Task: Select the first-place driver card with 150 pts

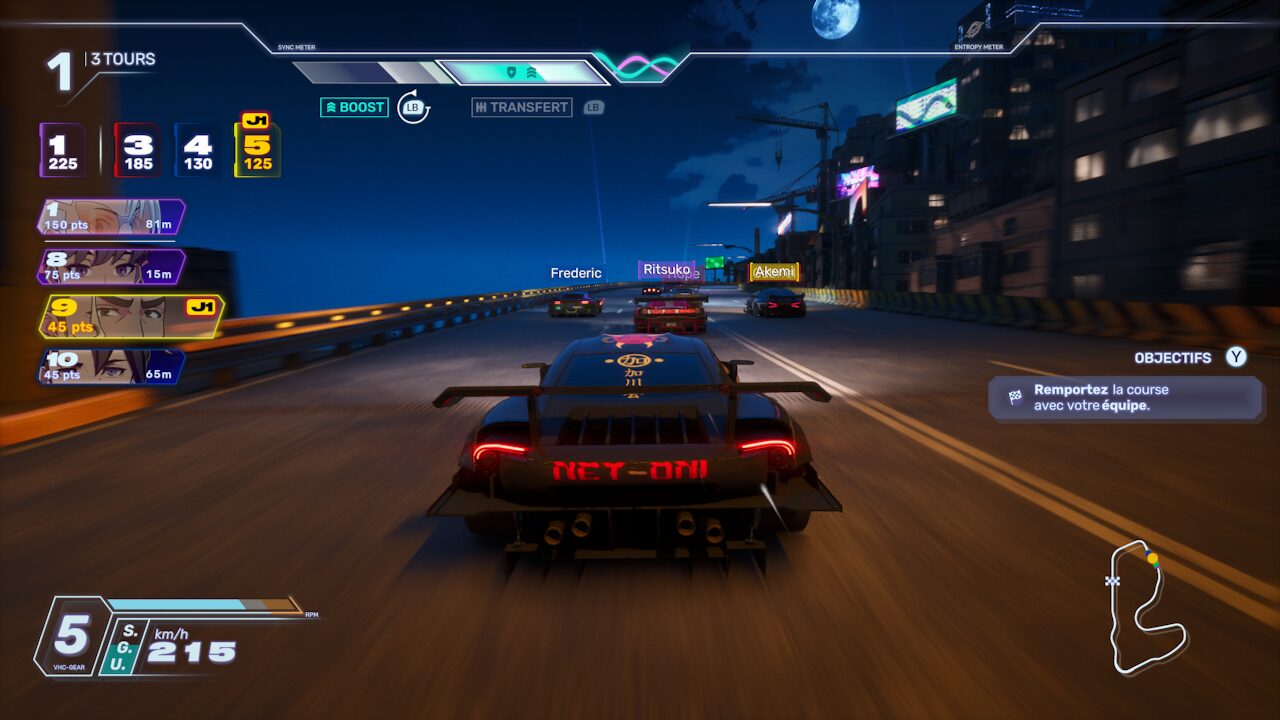Action: click(x=111, y=217)
